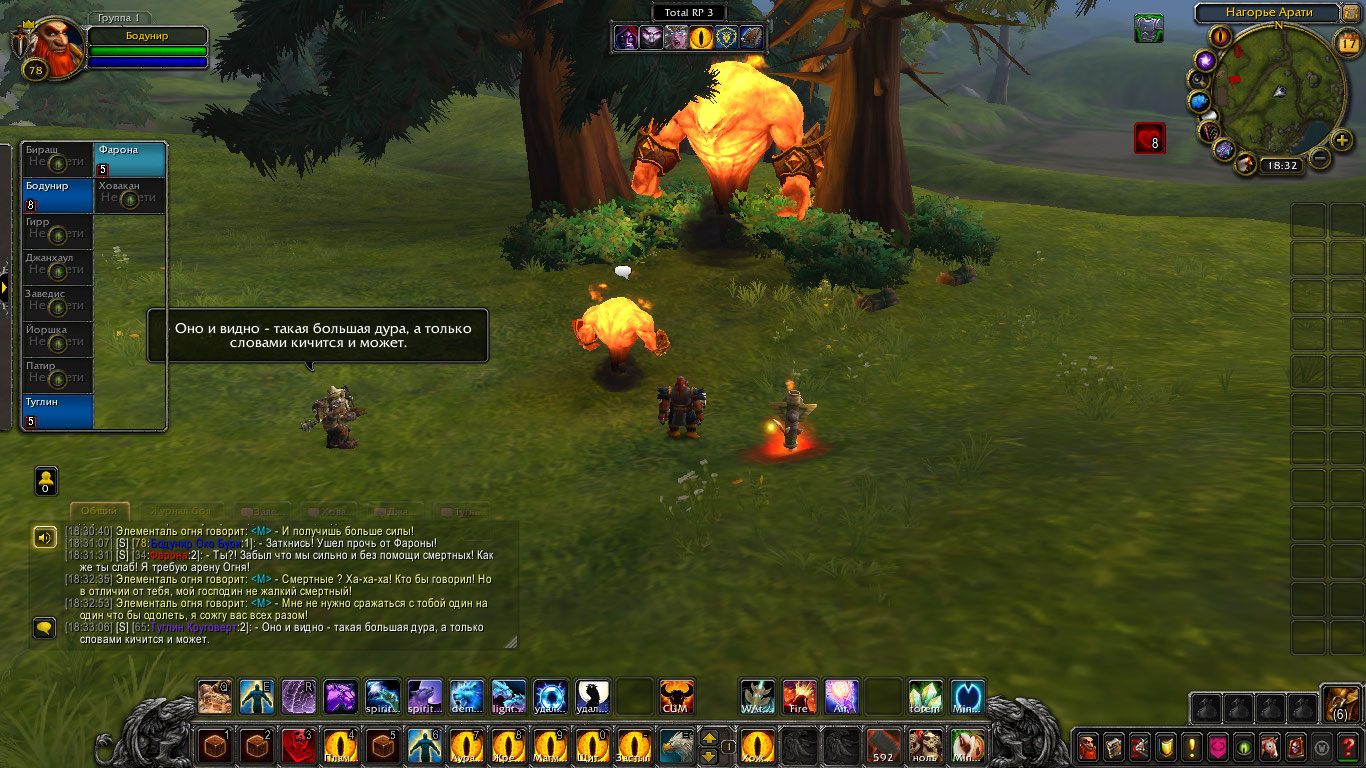
Task: Open the mounts horse-head micro button
Action: 1269,746
